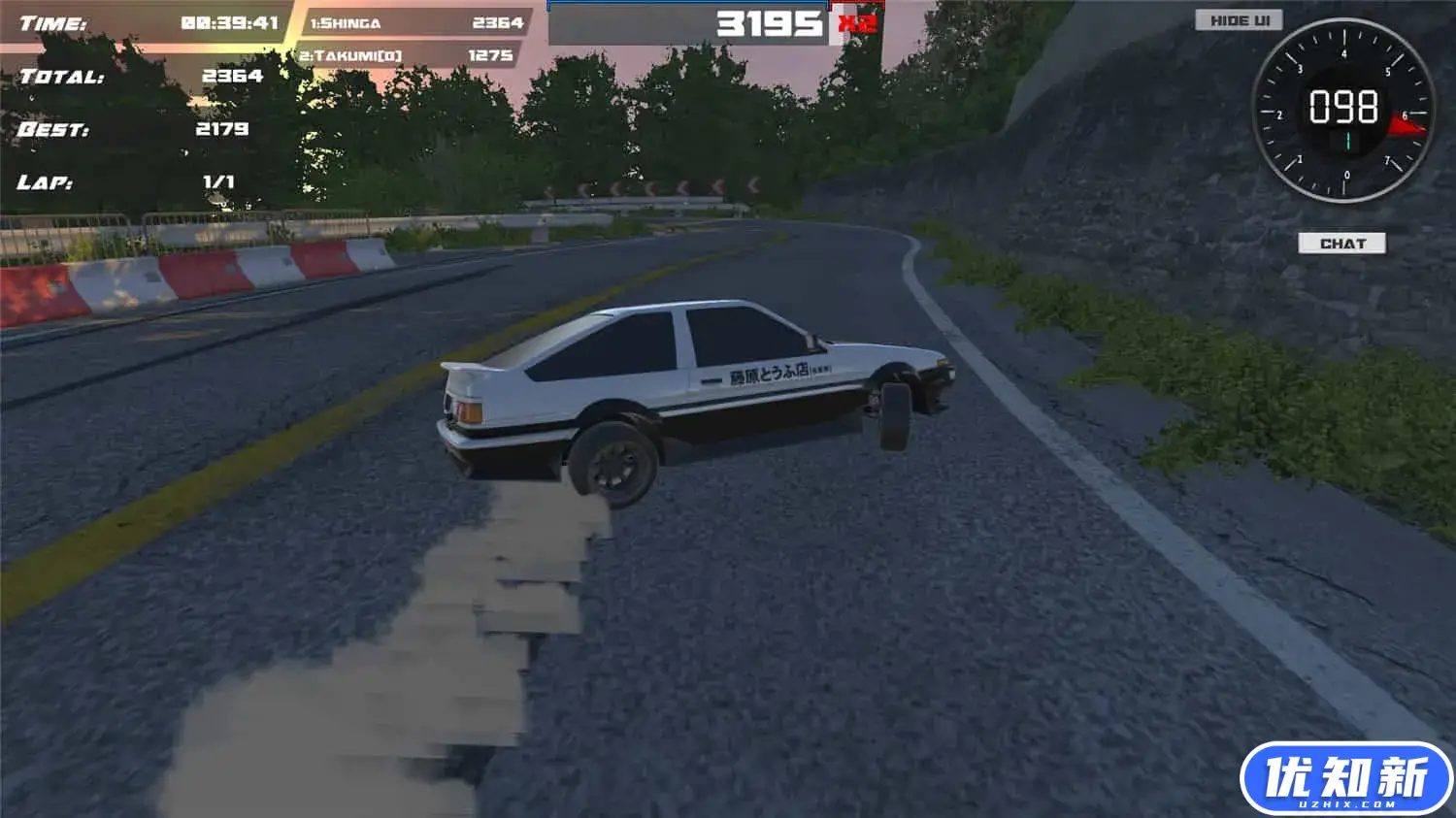
Task: Click the x2 drift multiplier icon
Action: coord(854,25)
